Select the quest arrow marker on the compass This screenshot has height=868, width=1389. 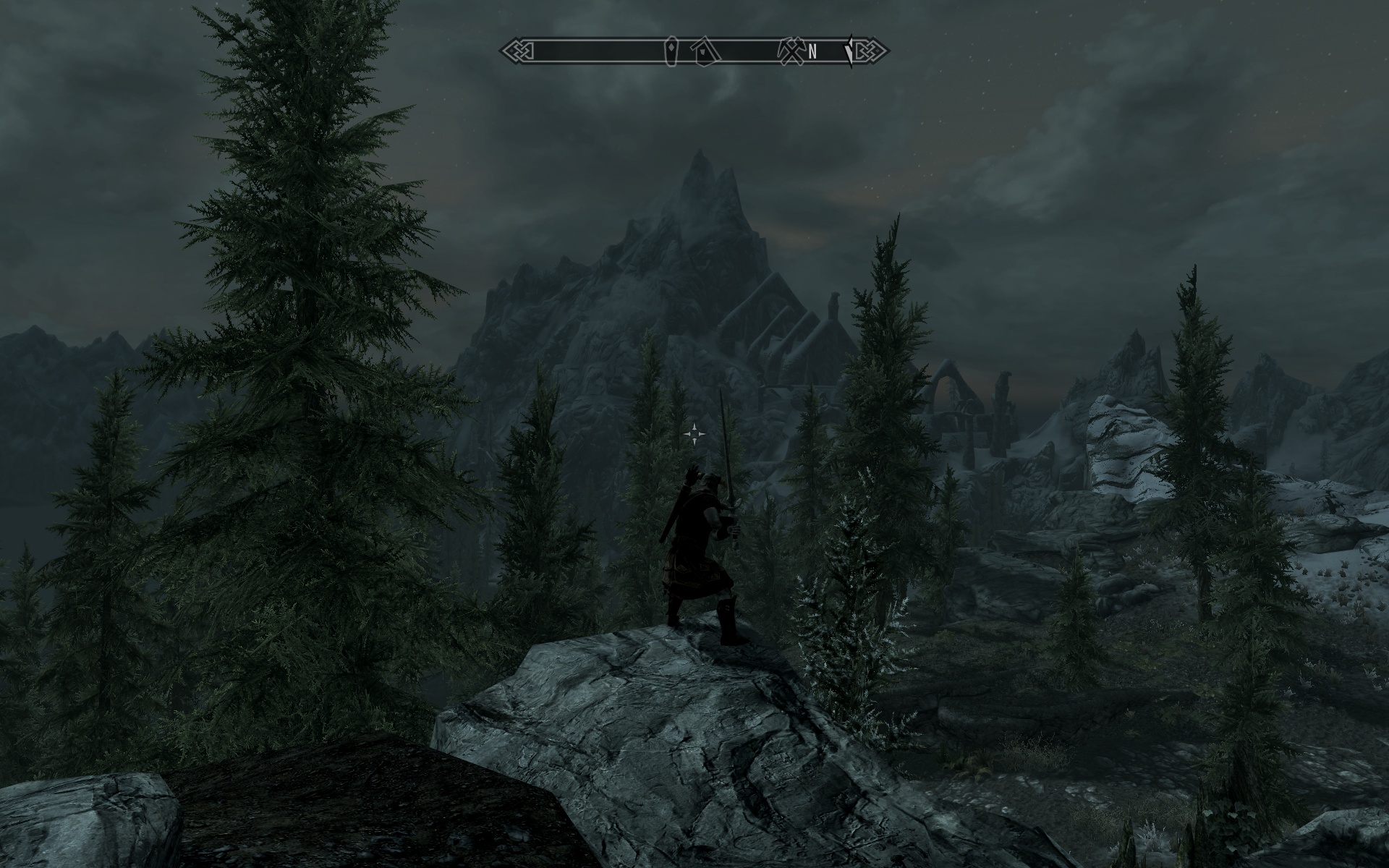(849, 51)
